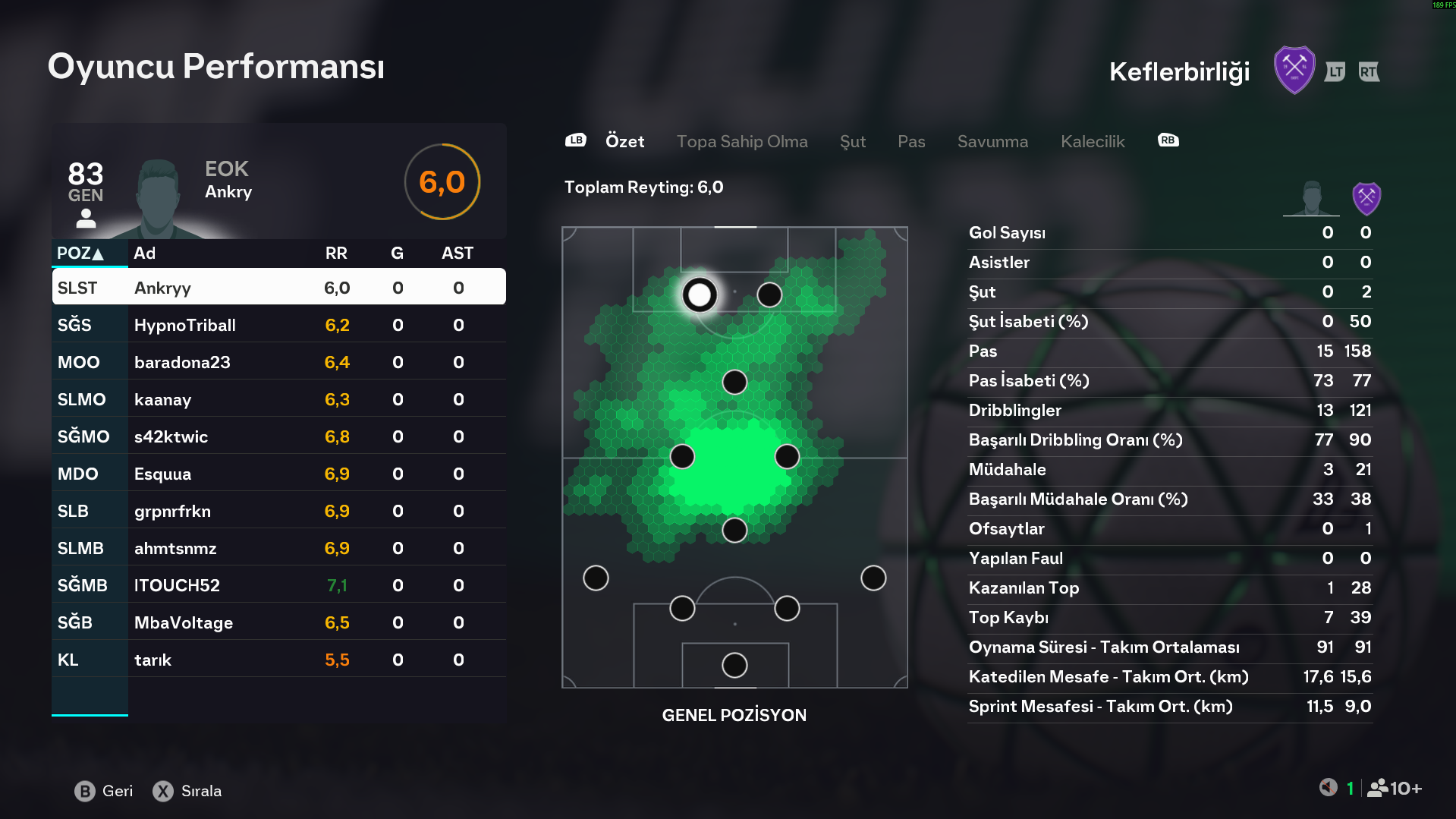The width and height of the screenshot is (1456, 819).
Task: Pick ITOUCH52 with 7,1 rating
Action: pyautogui.click(x=278, y=585)
